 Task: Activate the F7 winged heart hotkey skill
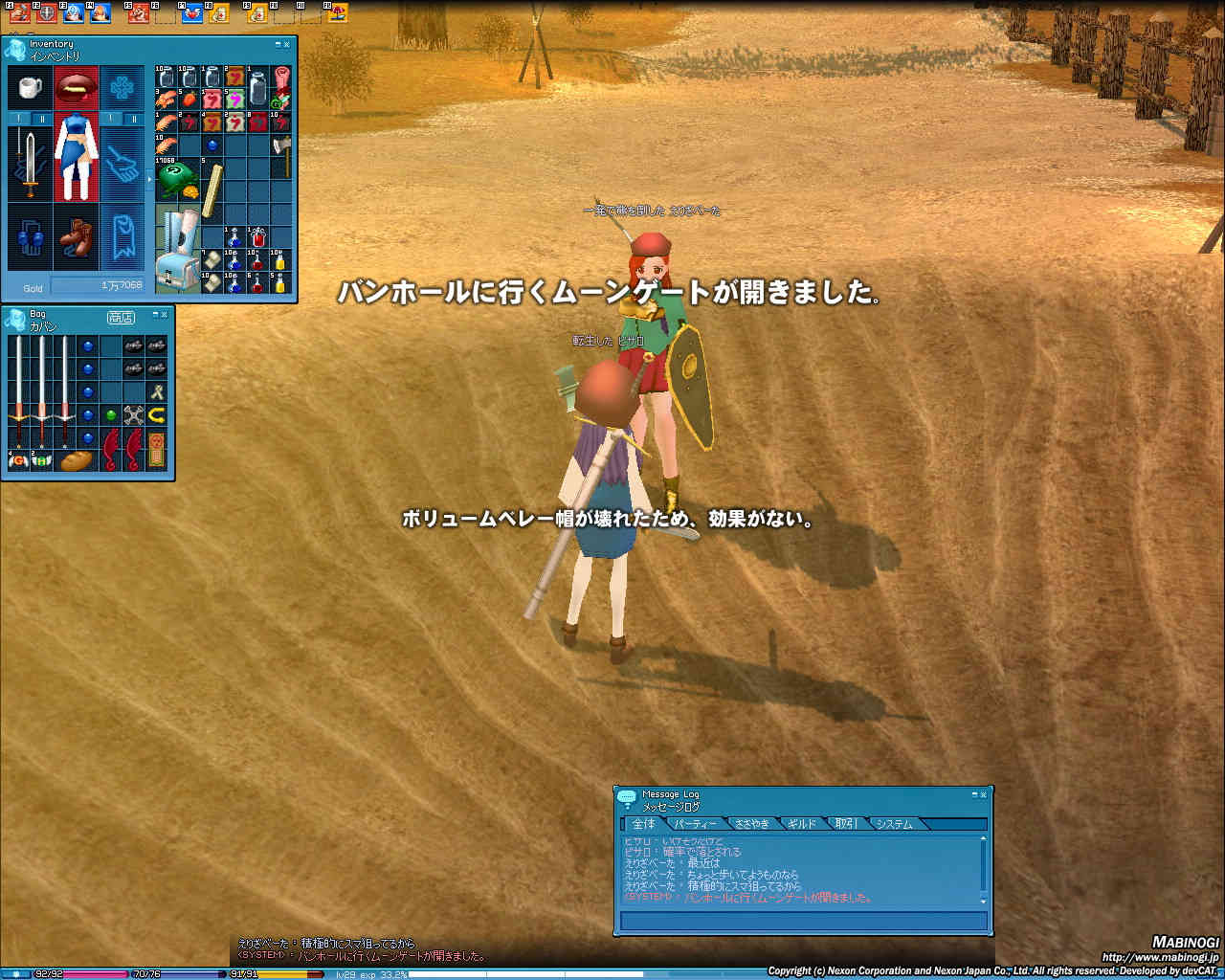click(192, 13)
